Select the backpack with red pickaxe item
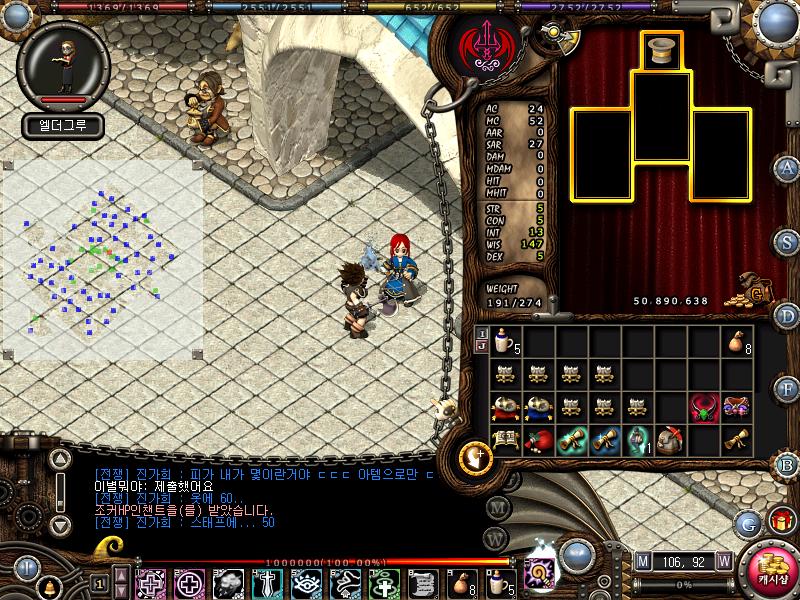800x600 pixels. pos(670,439)
